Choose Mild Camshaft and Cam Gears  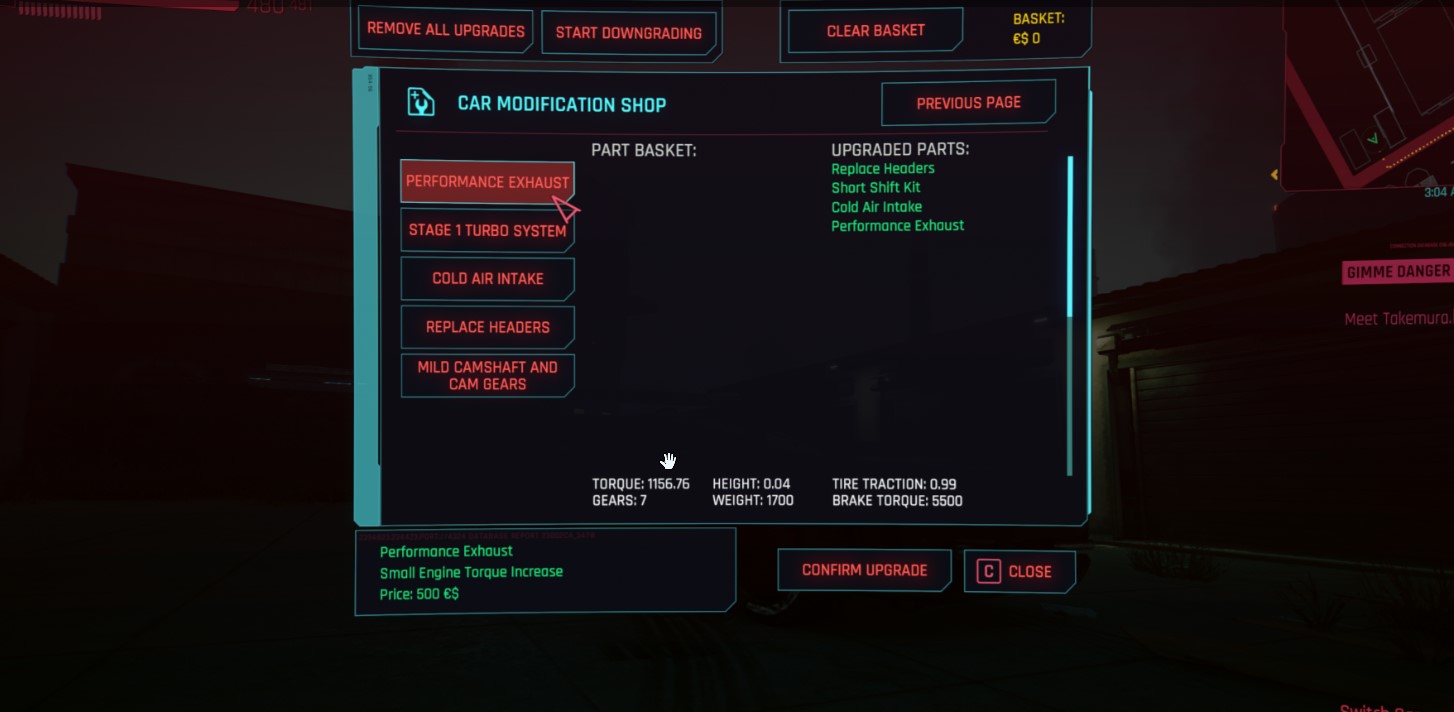point(487,375)
